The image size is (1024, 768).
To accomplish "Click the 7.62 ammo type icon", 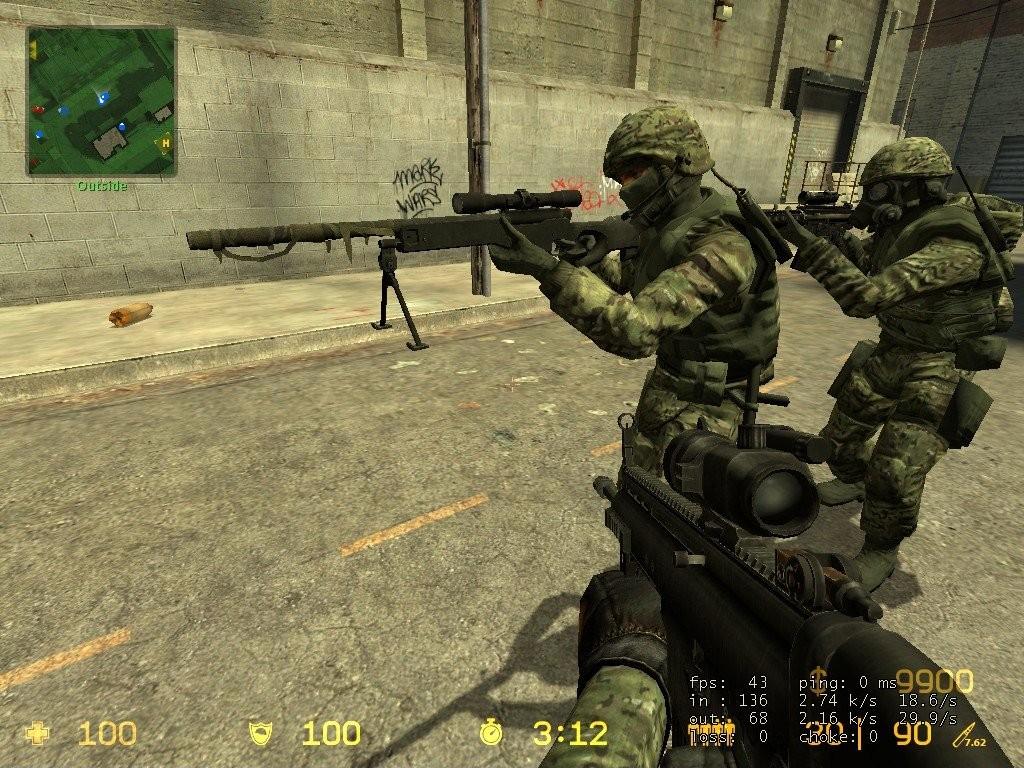I will [x=966, y=736].
